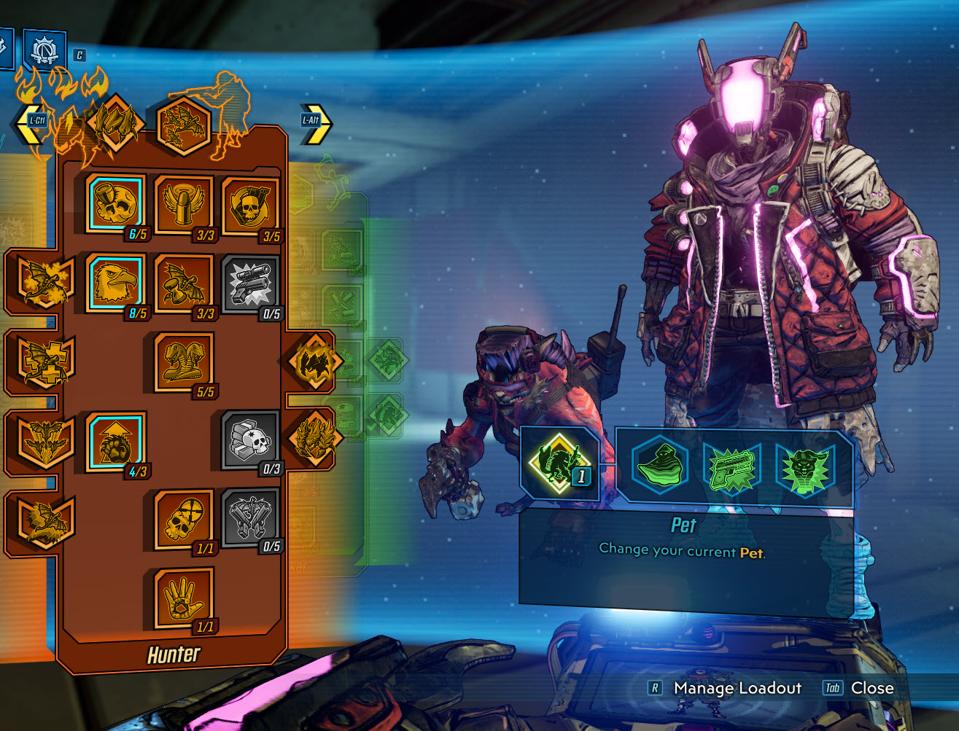Invest in the grey skull skill at 0/3
The height and width of the screenshot is (731, 959).
250,439
